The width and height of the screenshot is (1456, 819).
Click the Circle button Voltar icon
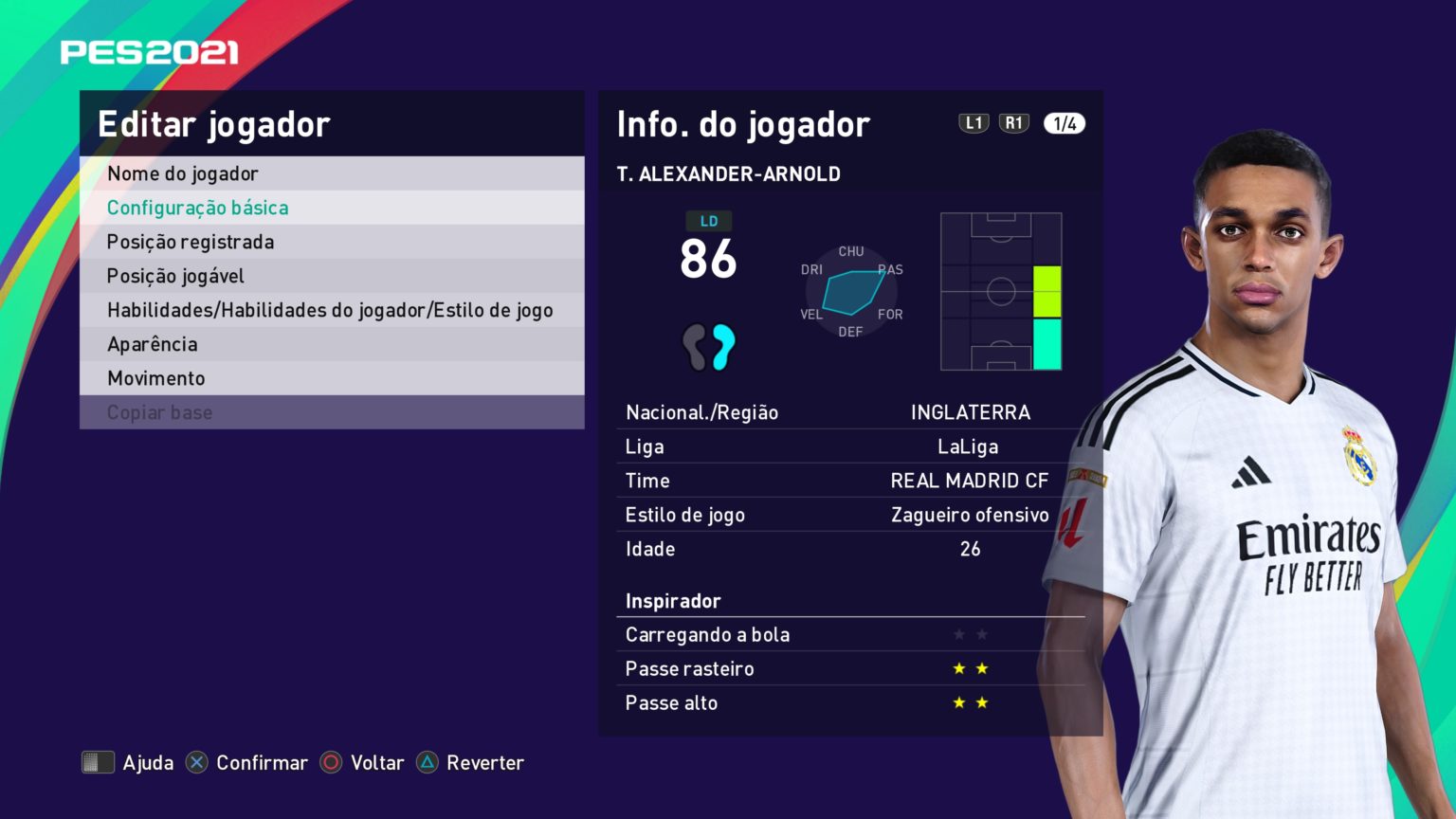(x=331, y=762)
